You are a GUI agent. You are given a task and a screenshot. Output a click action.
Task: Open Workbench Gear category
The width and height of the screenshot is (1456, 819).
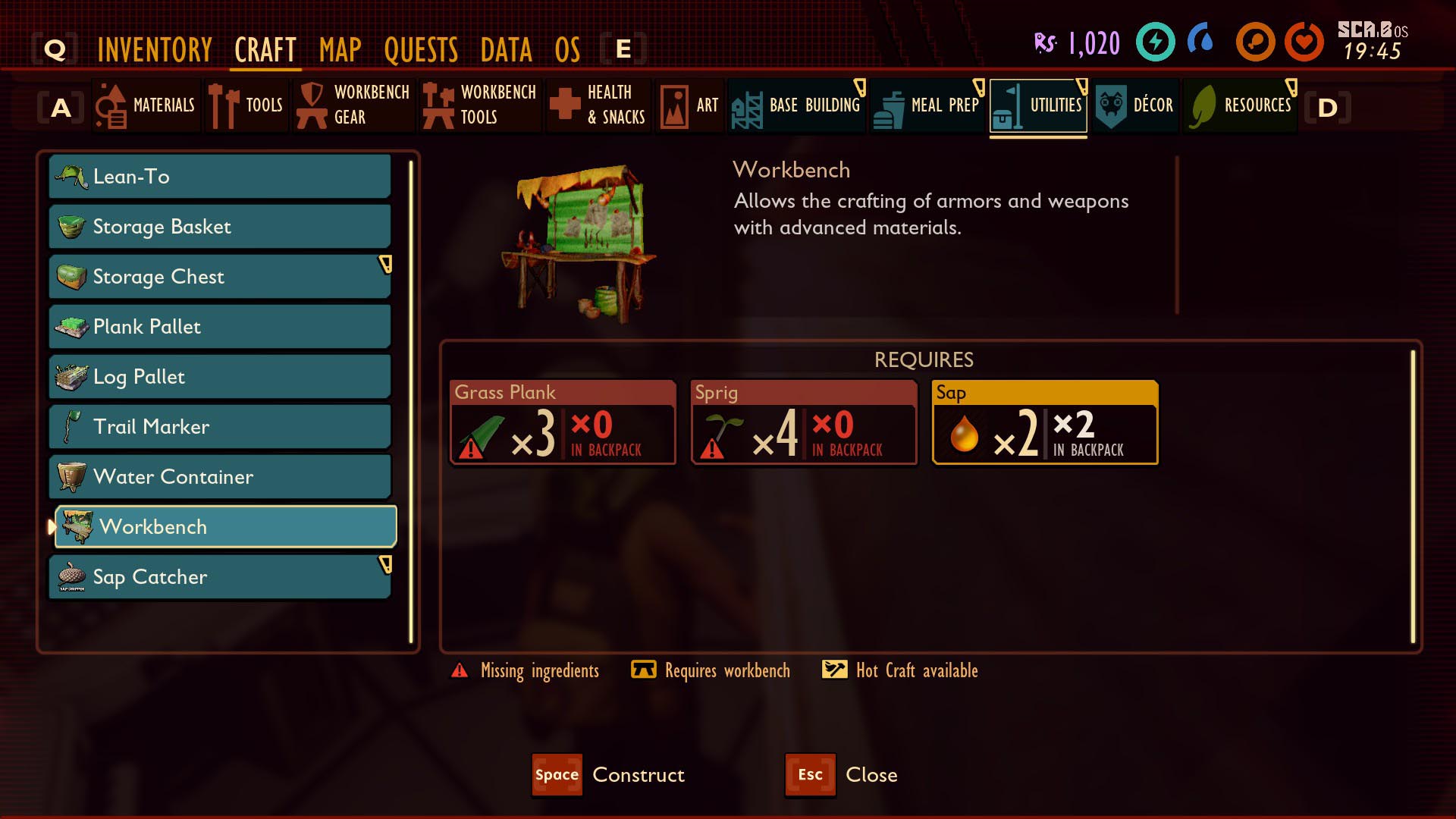tap(355, 105)
